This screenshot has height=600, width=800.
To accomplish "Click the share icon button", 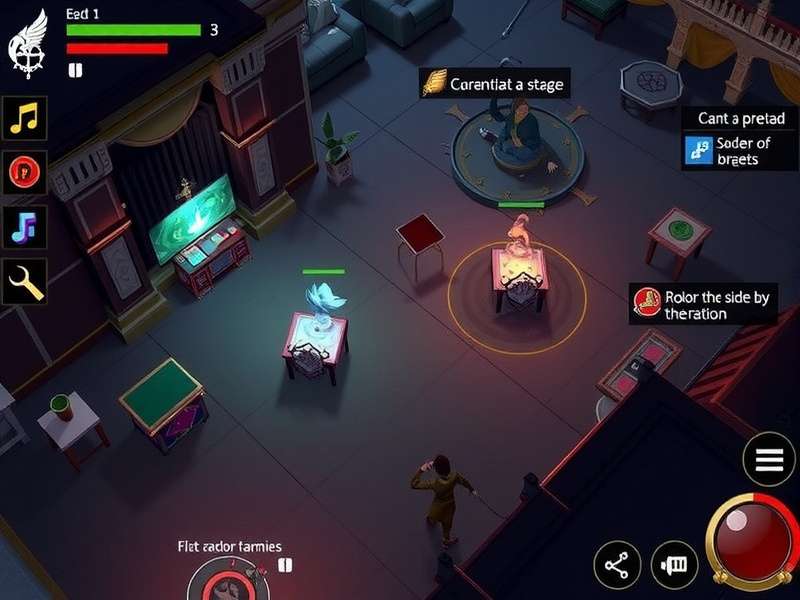I will coord(617,566).
